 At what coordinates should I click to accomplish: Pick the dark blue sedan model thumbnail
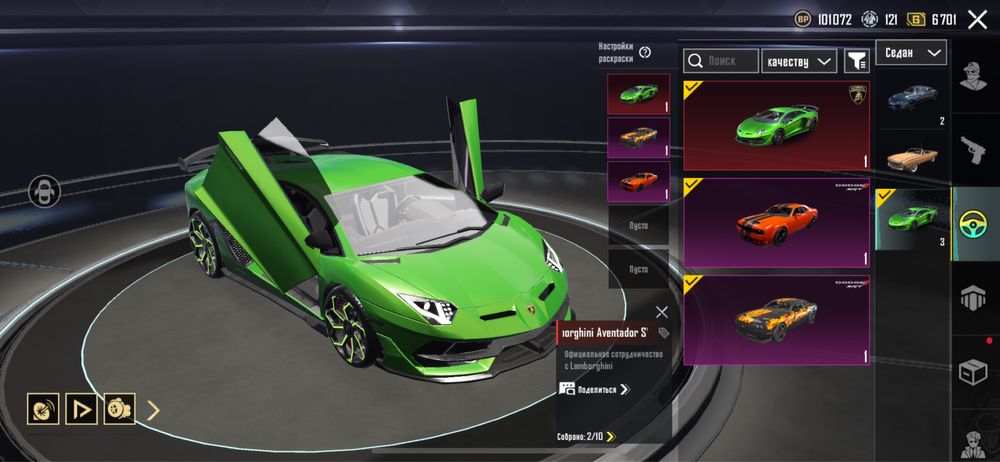tap(911, 100)
